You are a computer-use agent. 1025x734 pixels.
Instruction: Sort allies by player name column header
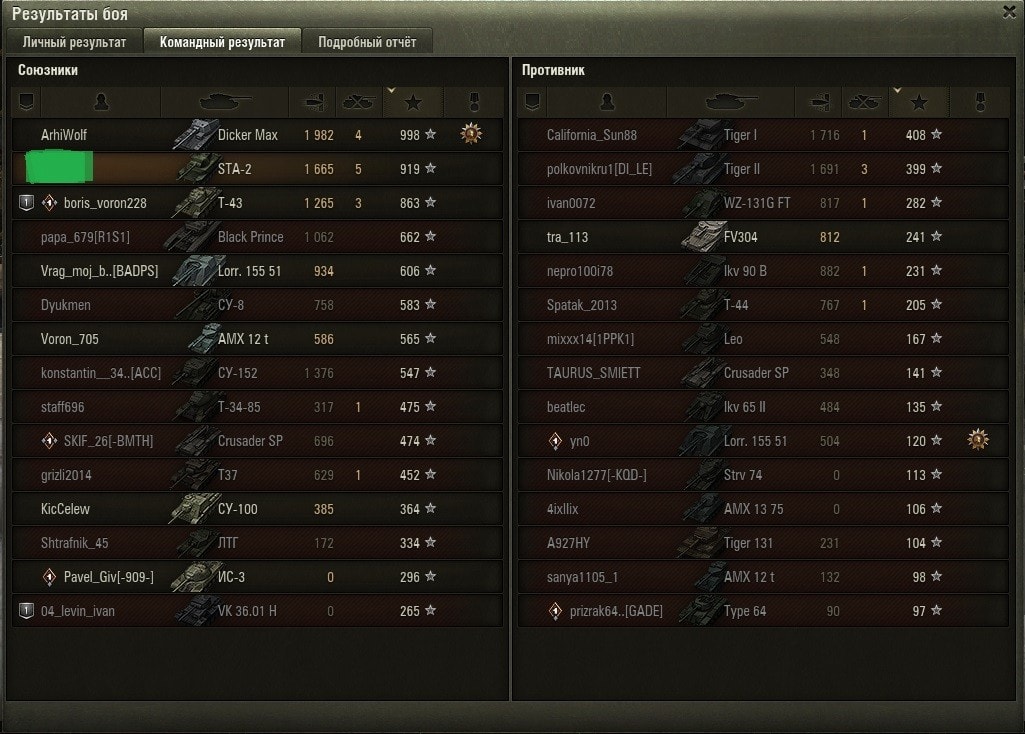point(100,102)
